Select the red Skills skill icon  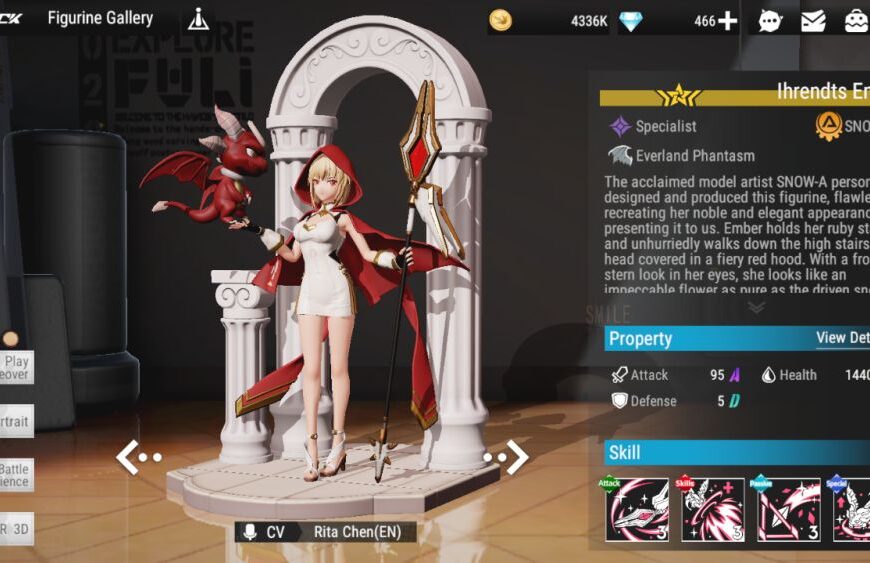713,509
